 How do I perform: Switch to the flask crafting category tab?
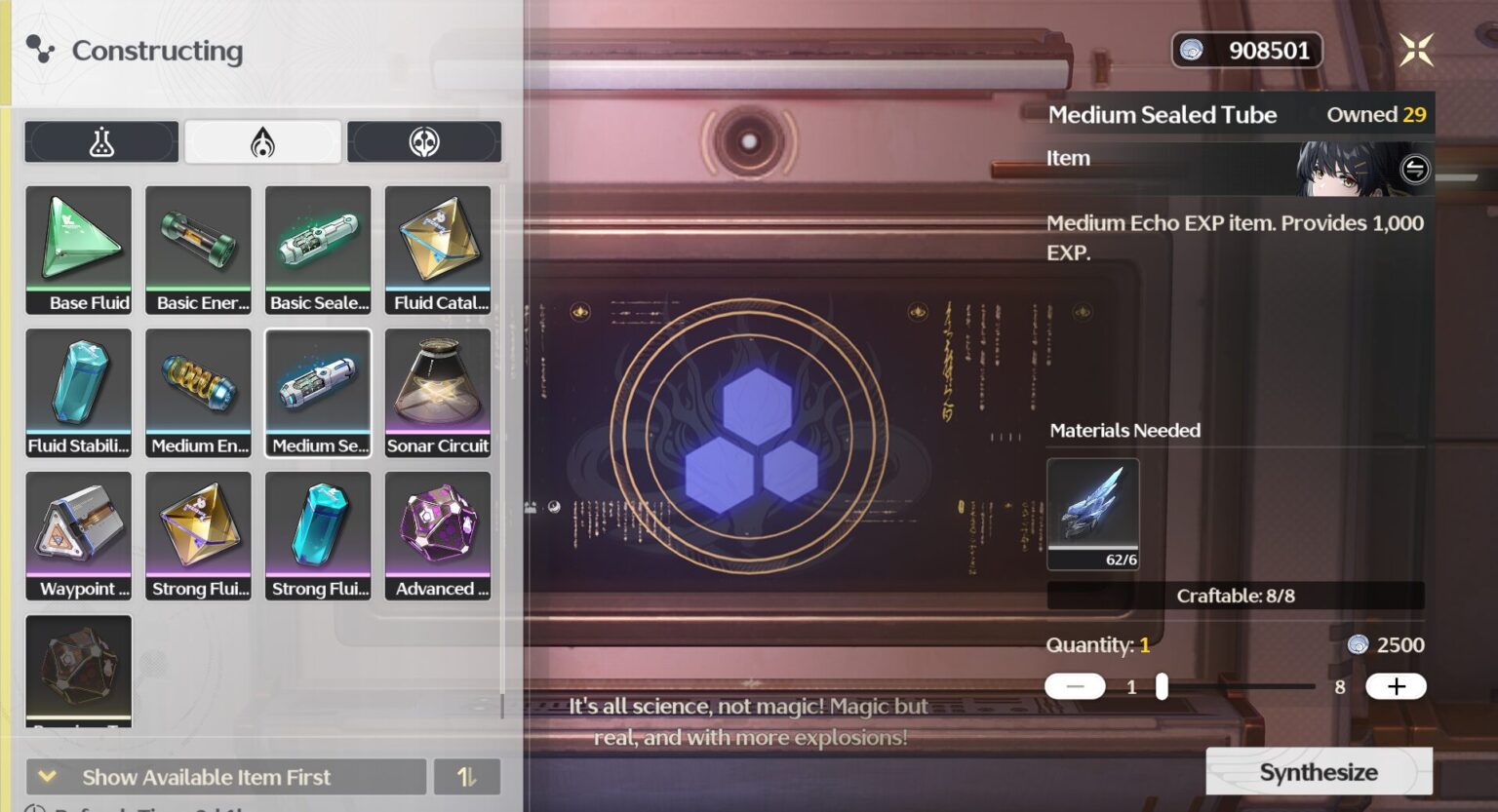point(101,140)
